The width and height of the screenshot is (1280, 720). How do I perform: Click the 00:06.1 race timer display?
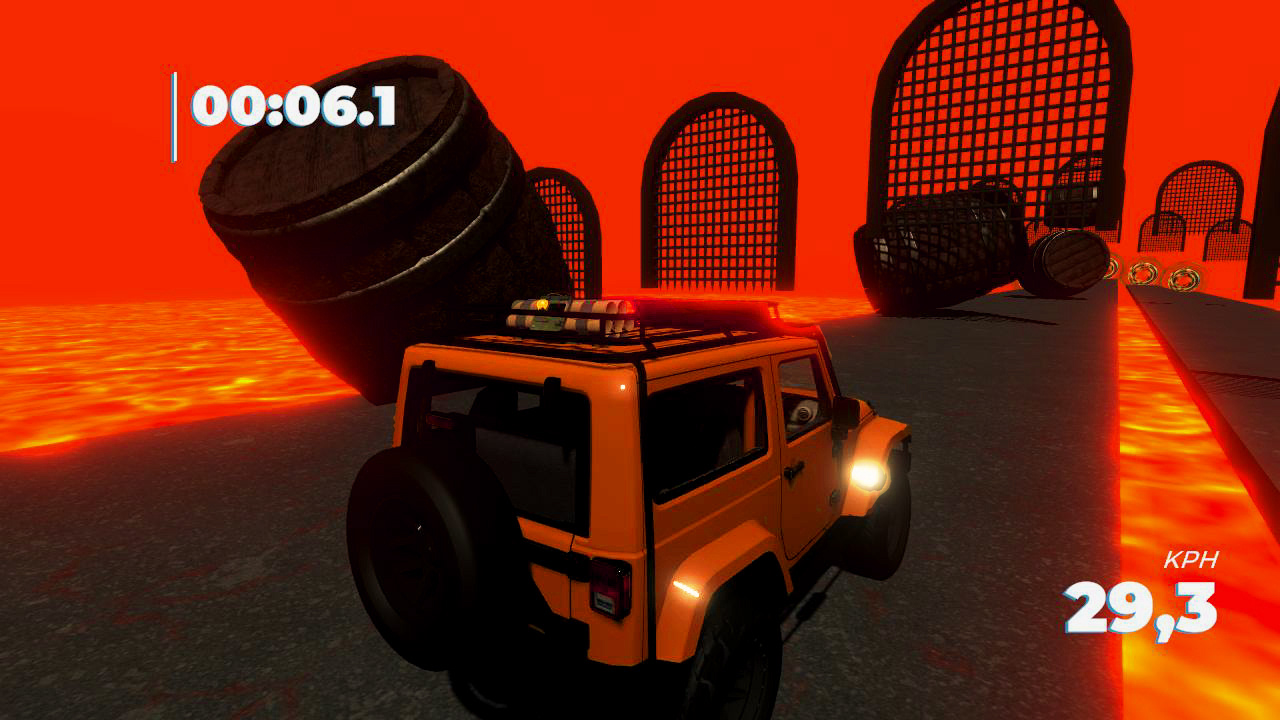tap(297, 105)
